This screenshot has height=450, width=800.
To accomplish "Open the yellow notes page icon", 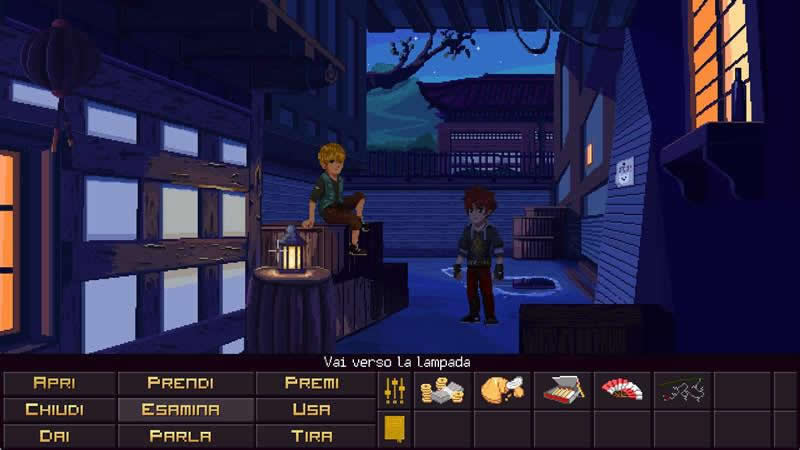I will tap(394, 429).
